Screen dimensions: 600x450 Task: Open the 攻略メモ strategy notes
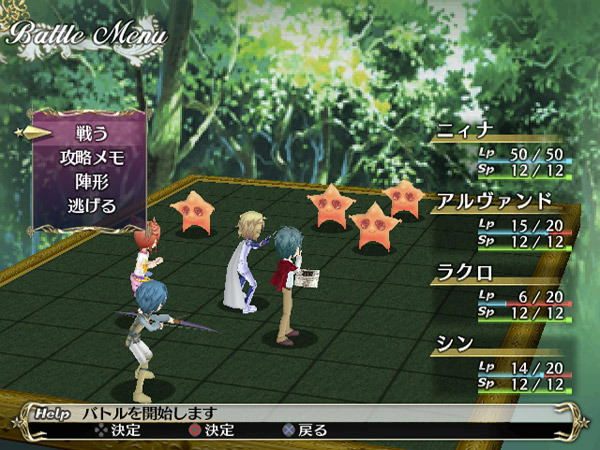92,158
